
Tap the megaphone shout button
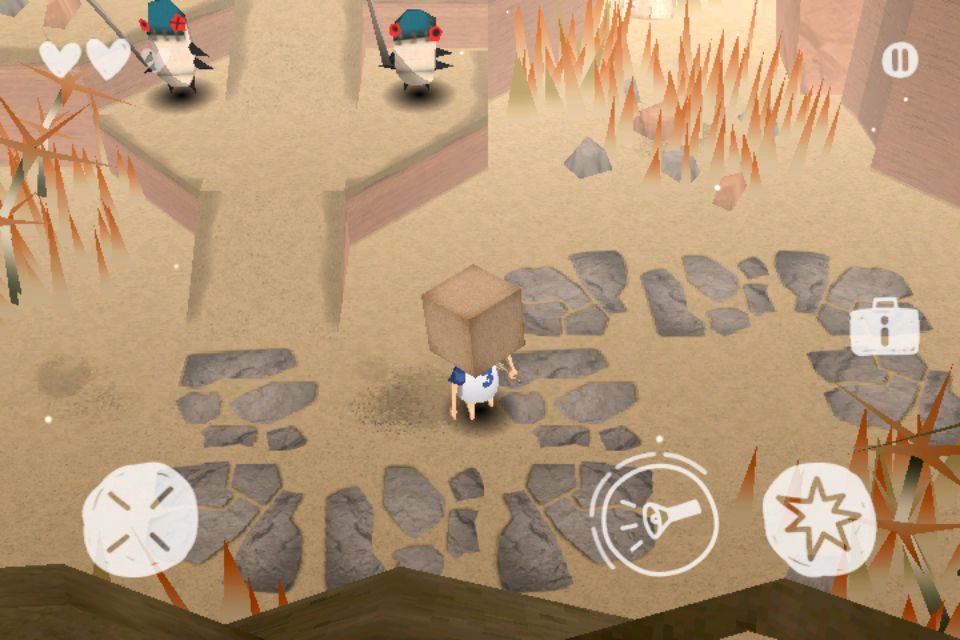tap(655, 515)
